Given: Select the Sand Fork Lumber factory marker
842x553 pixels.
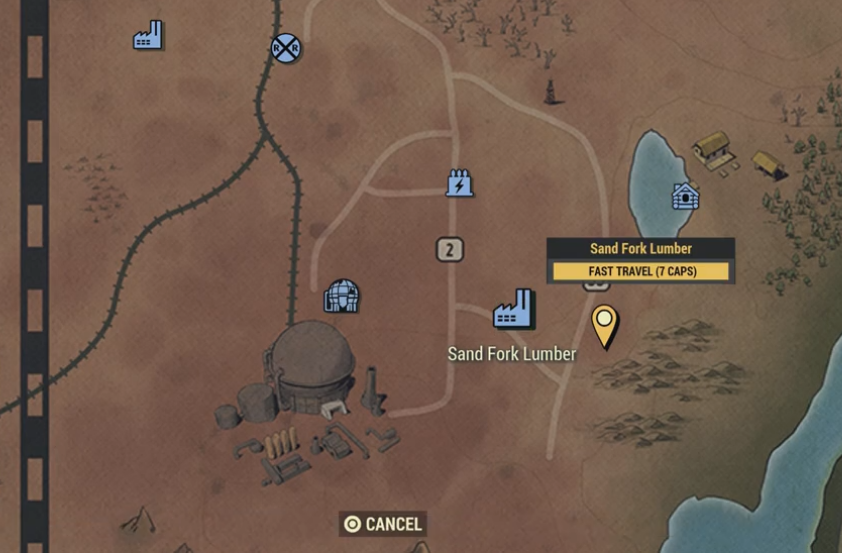Looking at the screenshot, I should pyautogui.click(x=514, y=310).
